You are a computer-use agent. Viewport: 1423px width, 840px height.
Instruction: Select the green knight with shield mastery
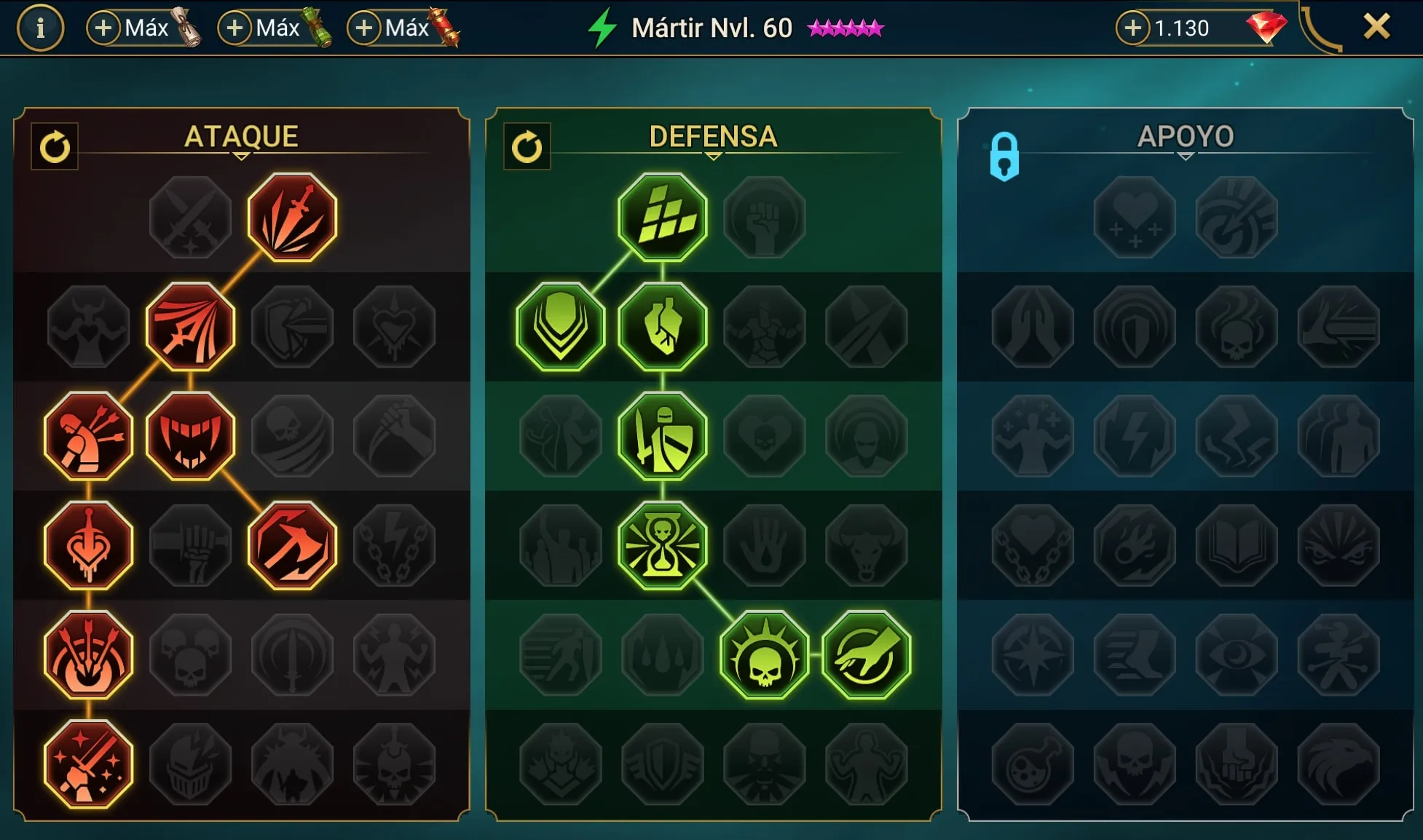coord(662,436)
